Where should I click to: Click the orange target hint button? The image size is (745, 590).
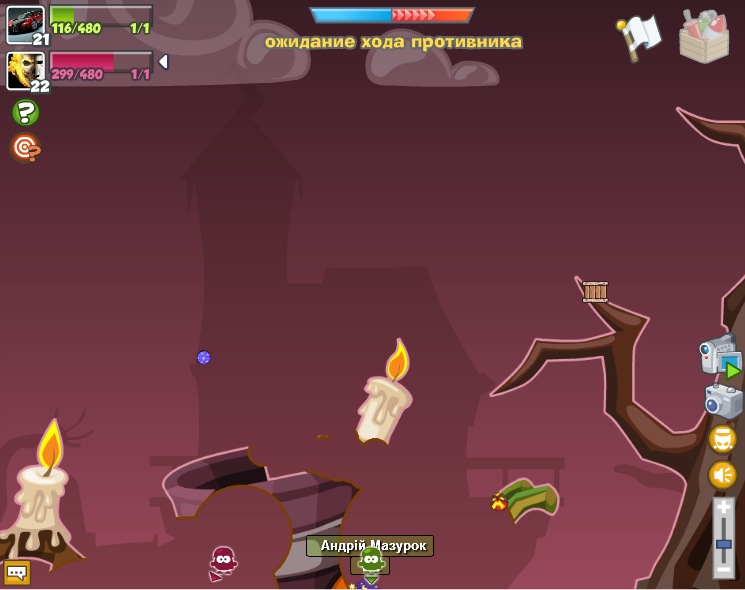pyautogui.click(x=25, y=148)
